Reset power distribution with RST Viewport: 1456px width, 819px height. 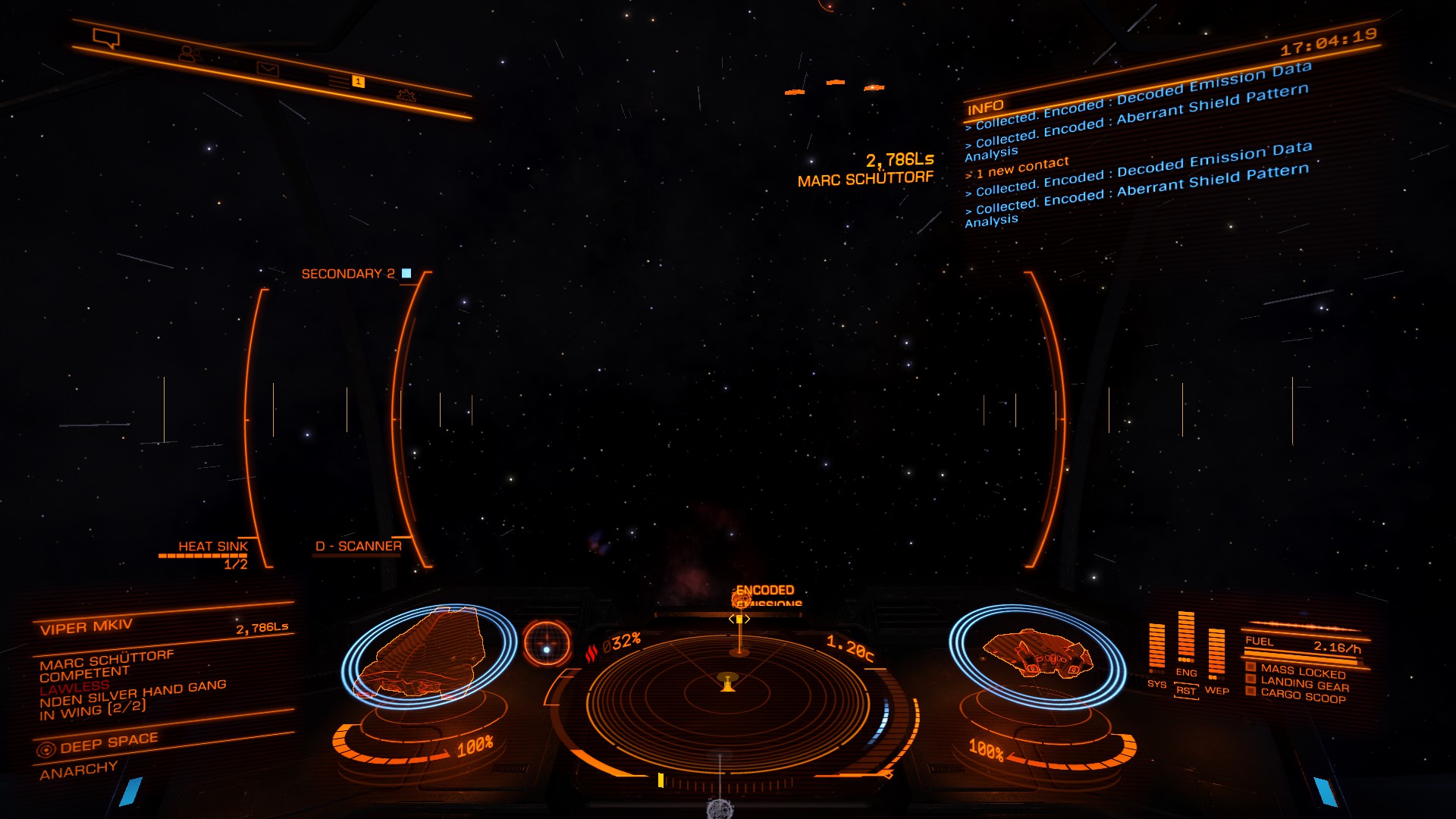pyautogui.click(x=1186, y=691)
